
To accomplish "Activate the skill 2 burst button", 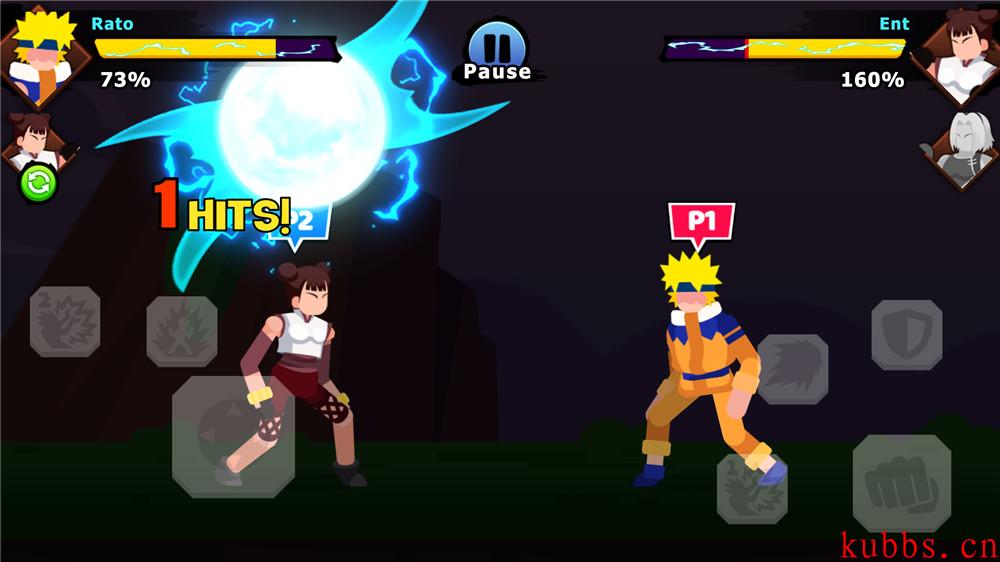I will tap(65, 322).
